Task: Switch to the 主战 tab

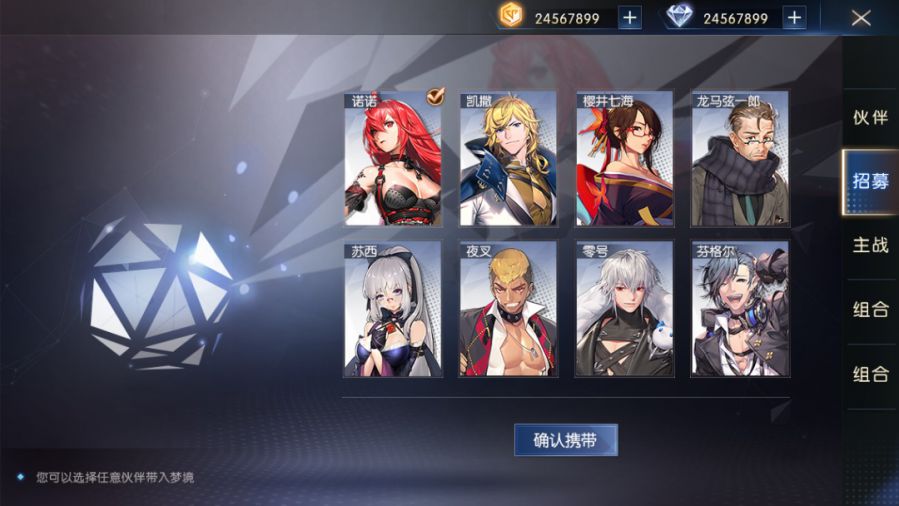Action: coord(870,245)
